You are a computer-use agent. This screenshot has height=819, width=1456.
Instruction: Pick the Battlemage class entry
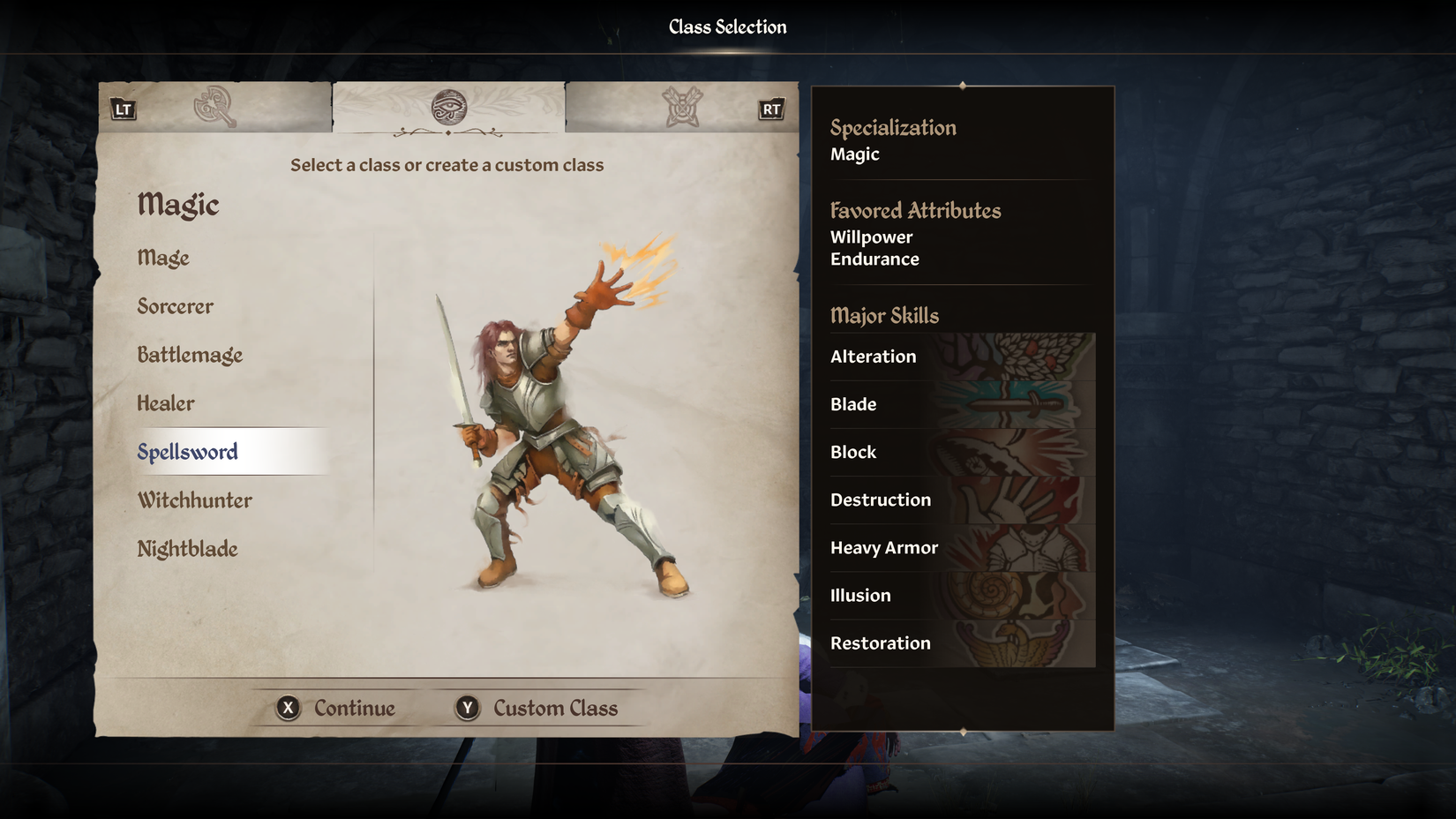tap(190, 355)
